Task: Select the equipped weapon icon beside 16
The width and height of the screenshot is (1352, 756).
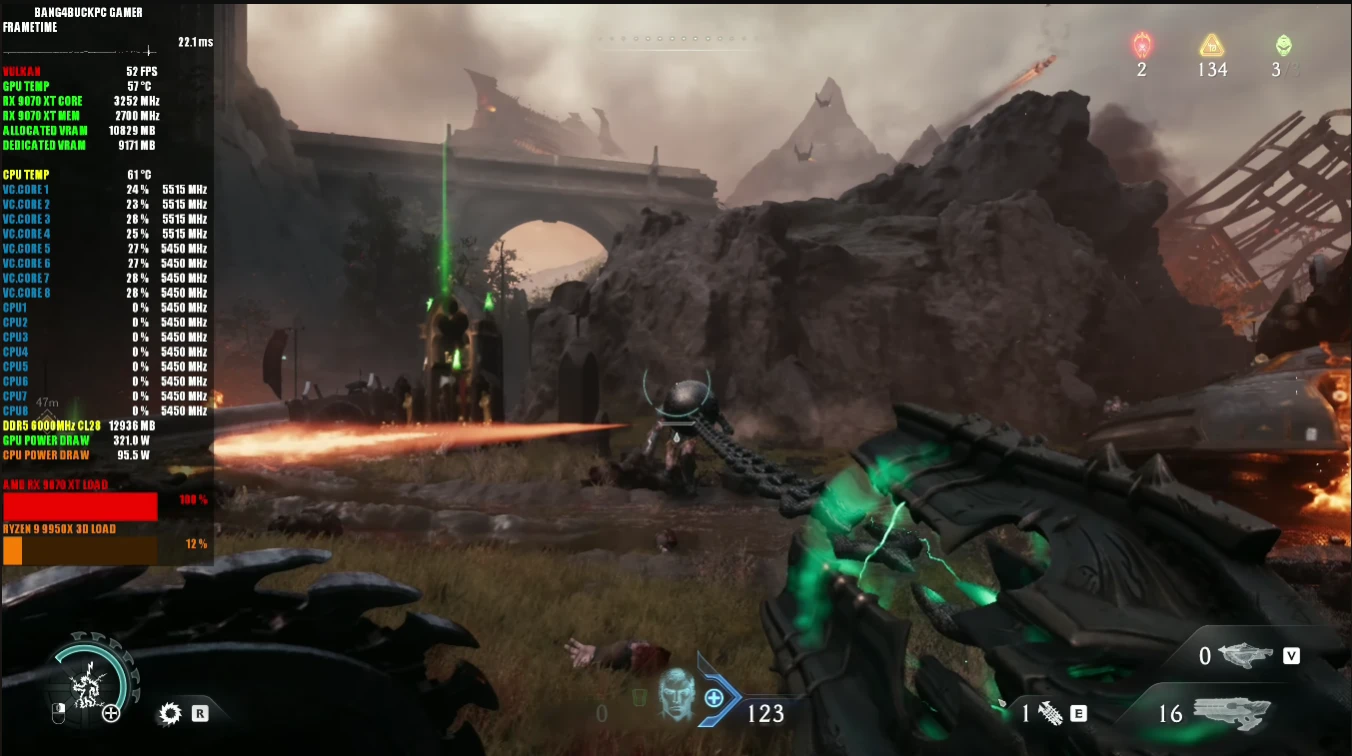Action: tap(1232, 713)
